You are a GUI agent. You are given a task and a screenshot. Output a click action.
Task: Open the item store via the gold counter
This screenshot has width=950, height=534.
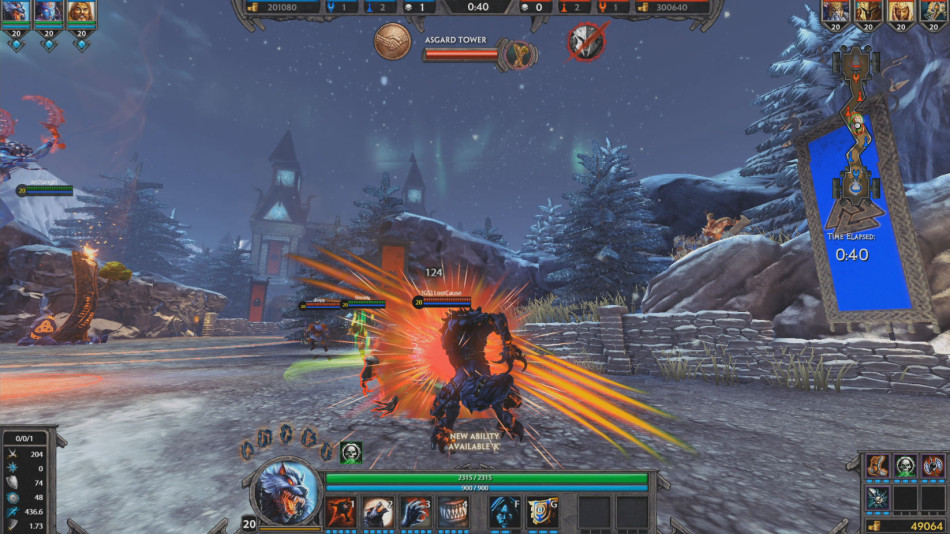(904, 525)
